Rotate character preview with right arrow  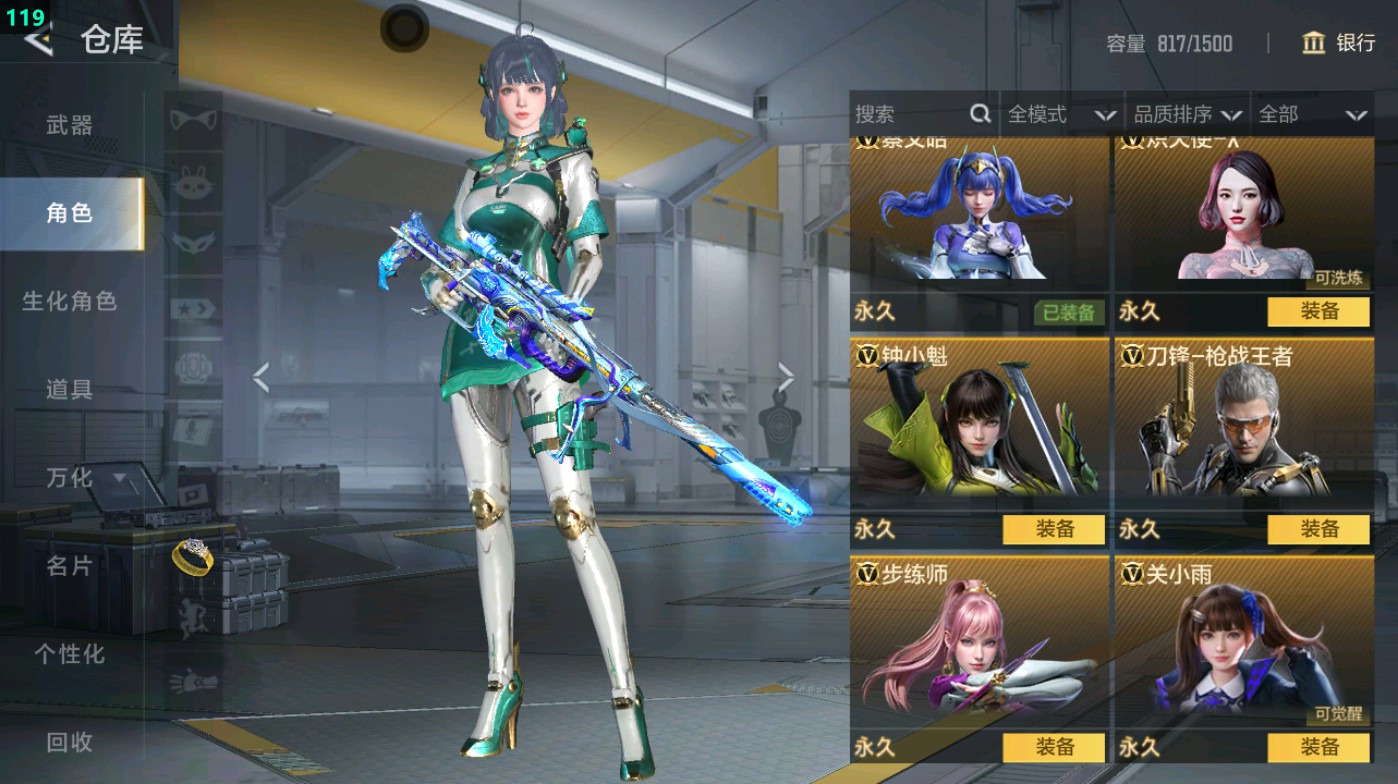[x=786, y=377]
